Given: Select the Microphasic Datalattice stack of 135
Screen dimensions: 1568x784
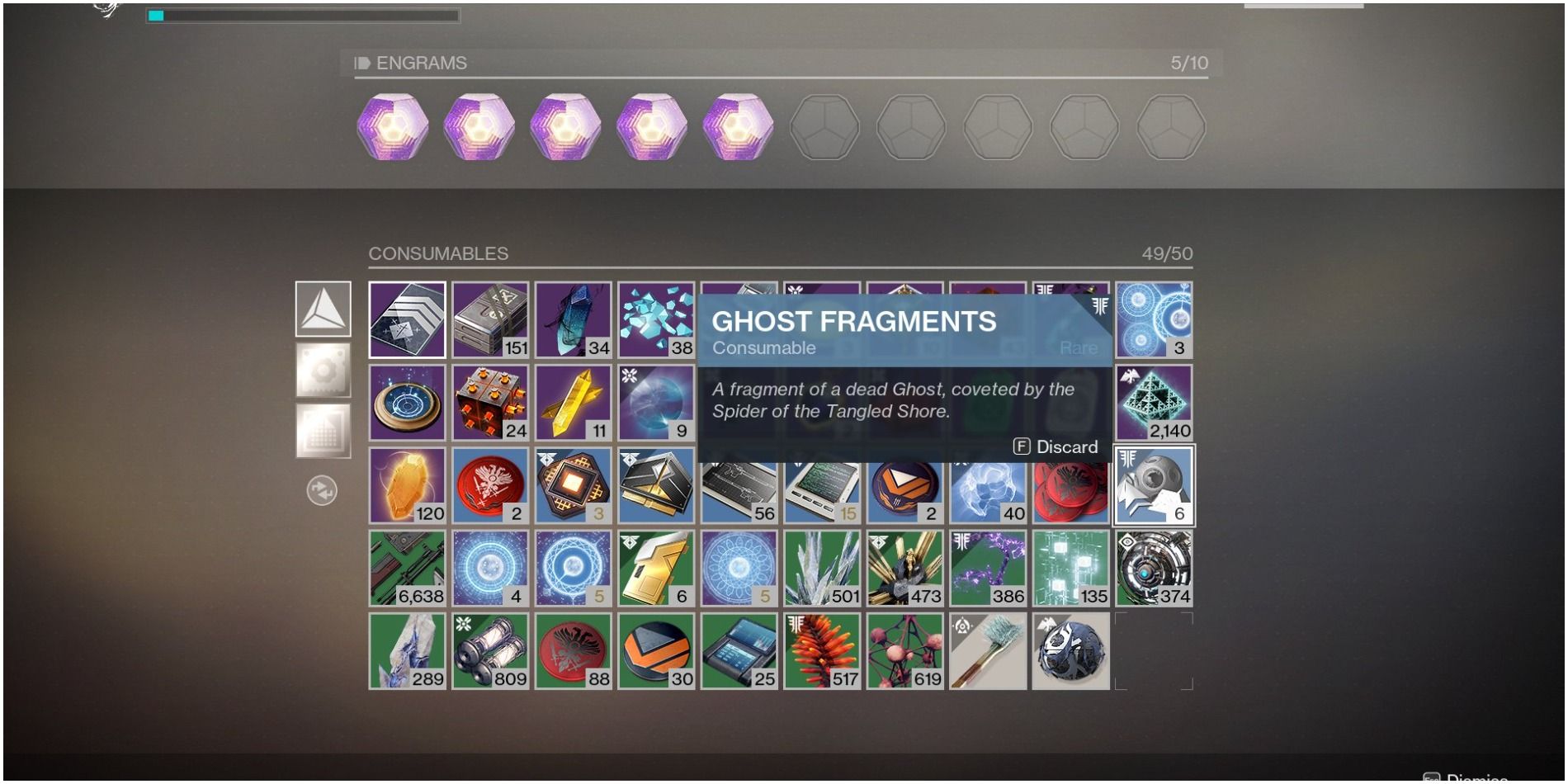Looking at the screenshot, I should click(1070, 567).
